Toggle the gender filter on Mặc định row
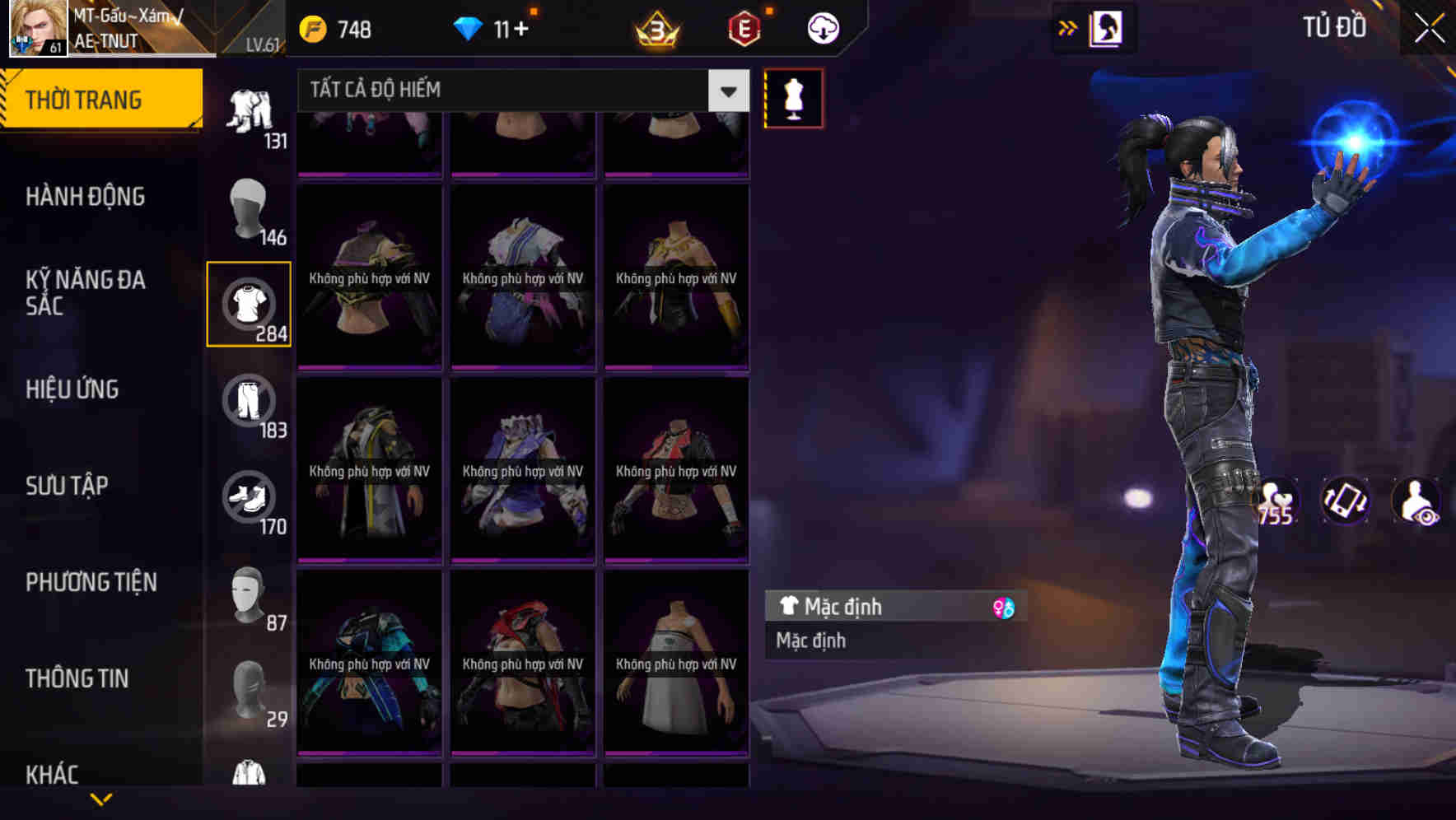The image size is (1456, 820). (1003, 607)
